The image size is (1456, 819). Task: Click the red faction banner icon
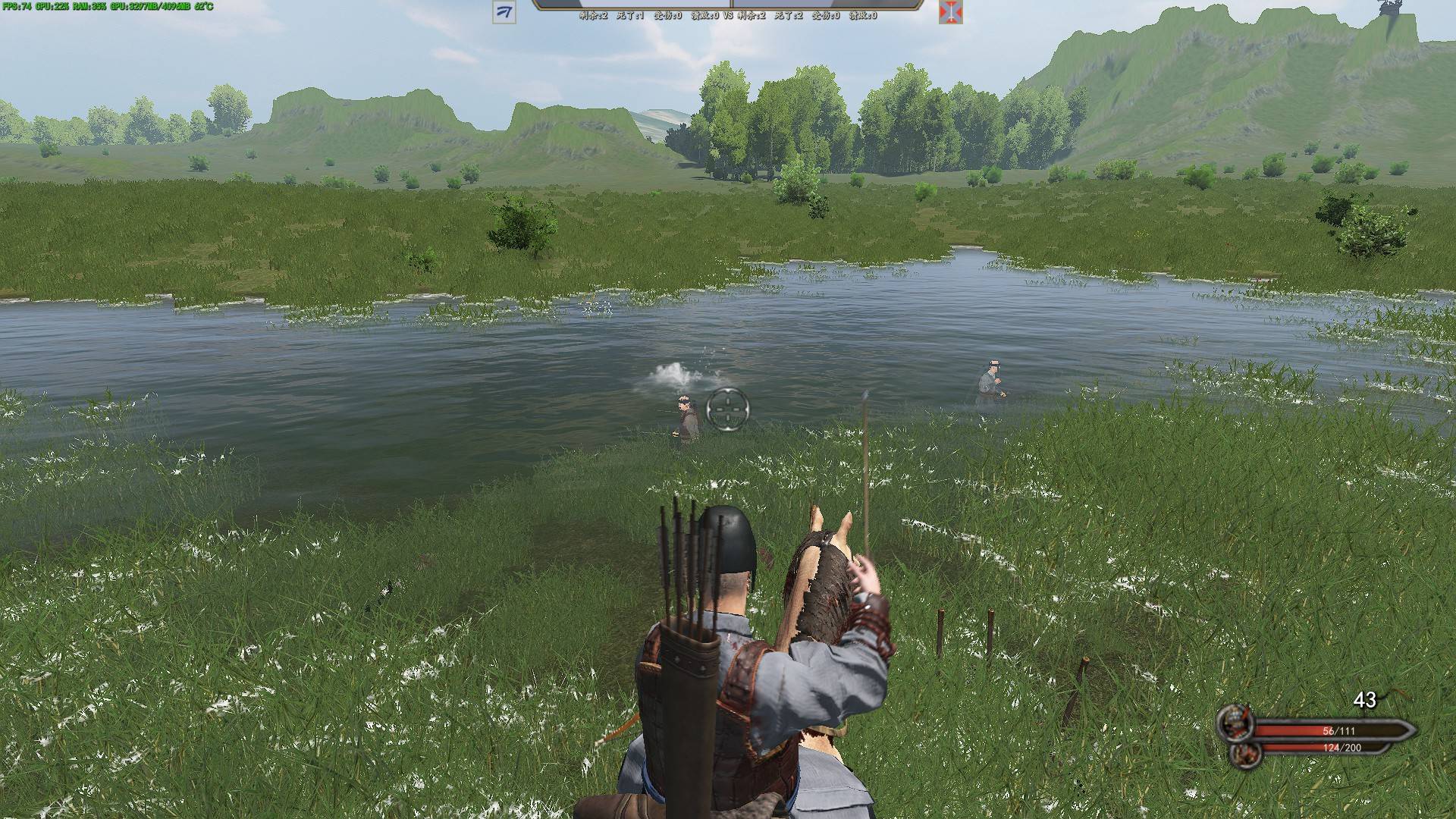[950, 12]
